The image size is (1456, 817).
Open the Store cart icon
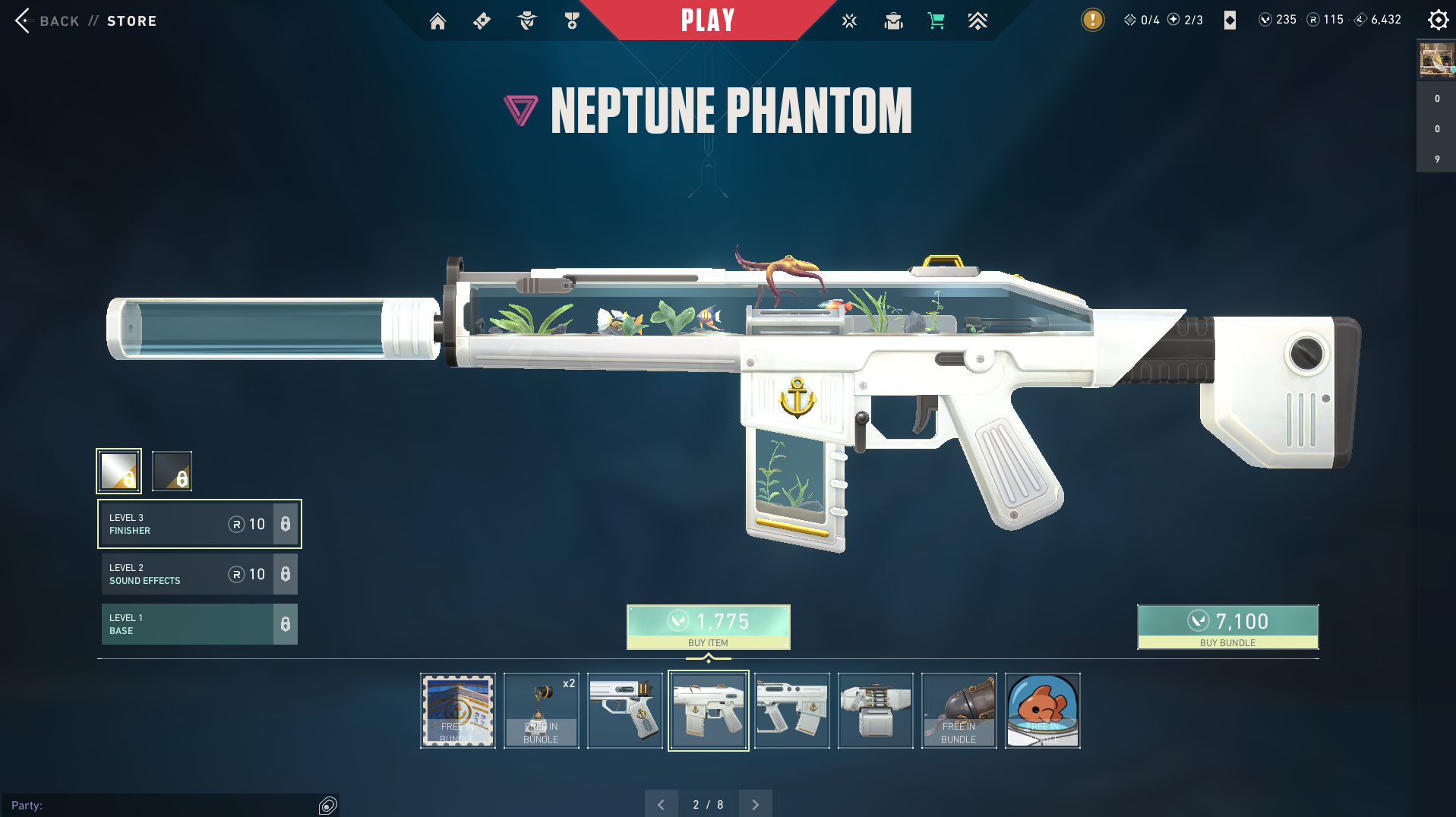[x=936, y=21]
